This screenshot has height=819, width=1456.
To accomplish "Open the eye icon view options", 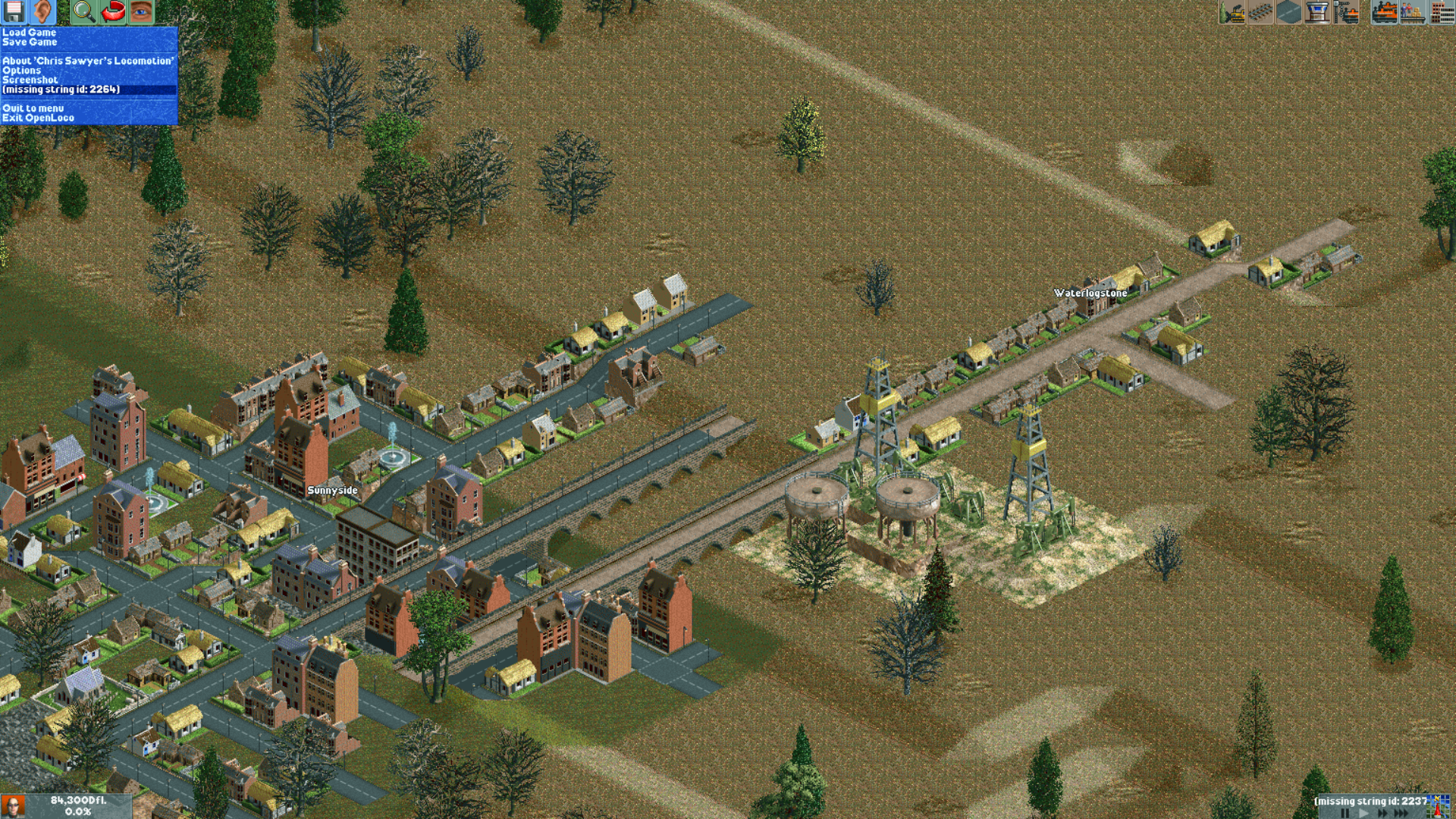I will pos(141,12).
